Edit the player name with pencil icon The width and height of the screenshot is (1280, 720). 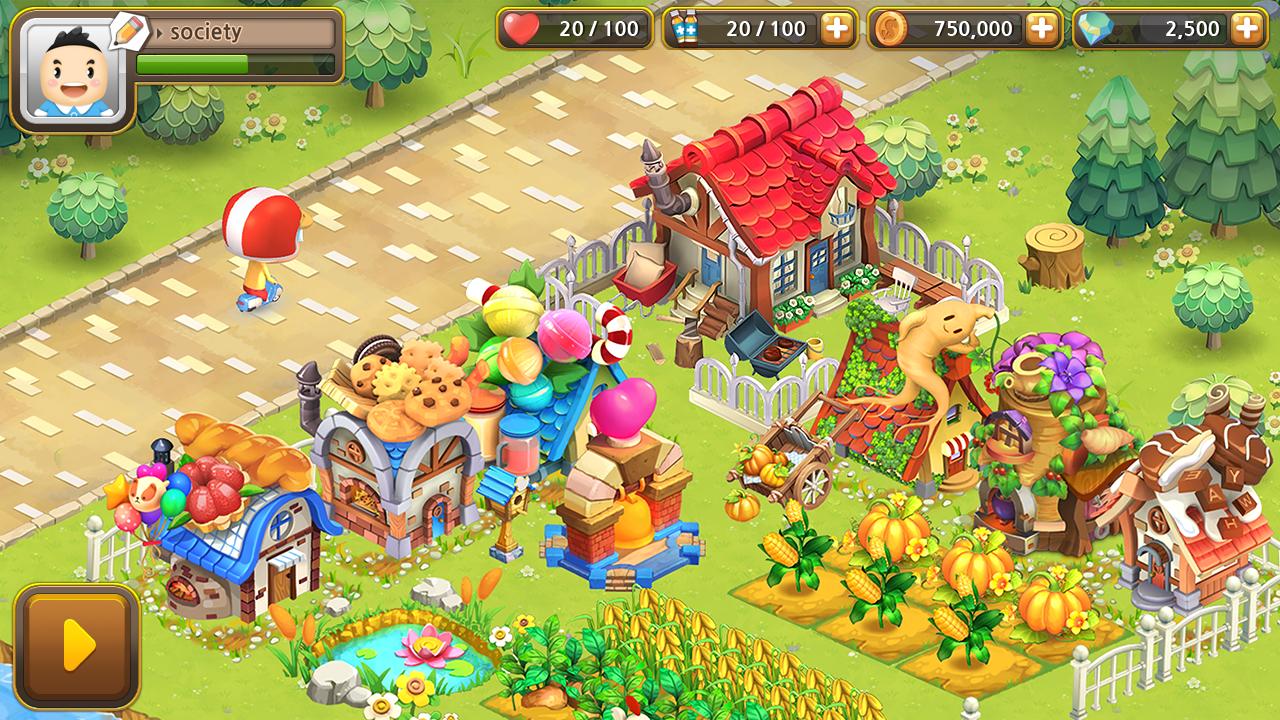click(129, 31)
